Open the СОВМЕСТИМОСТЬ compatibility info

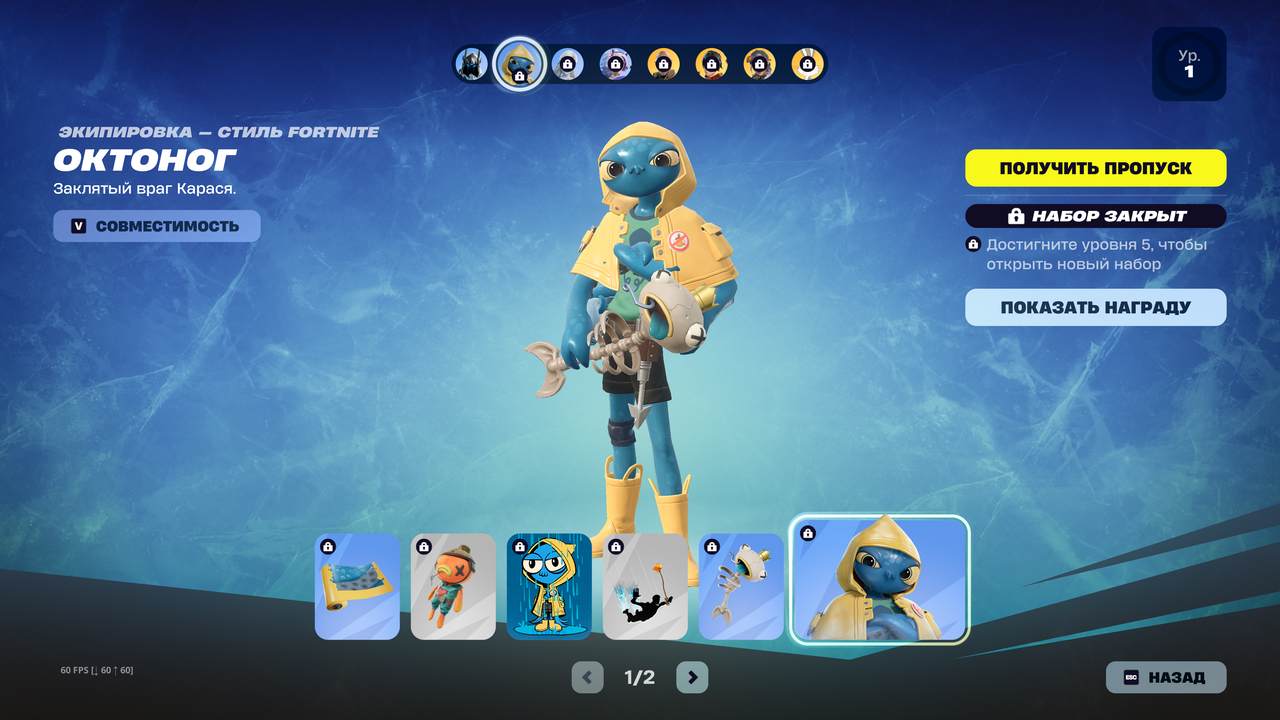pyautogui.click(x=157, y=226)
